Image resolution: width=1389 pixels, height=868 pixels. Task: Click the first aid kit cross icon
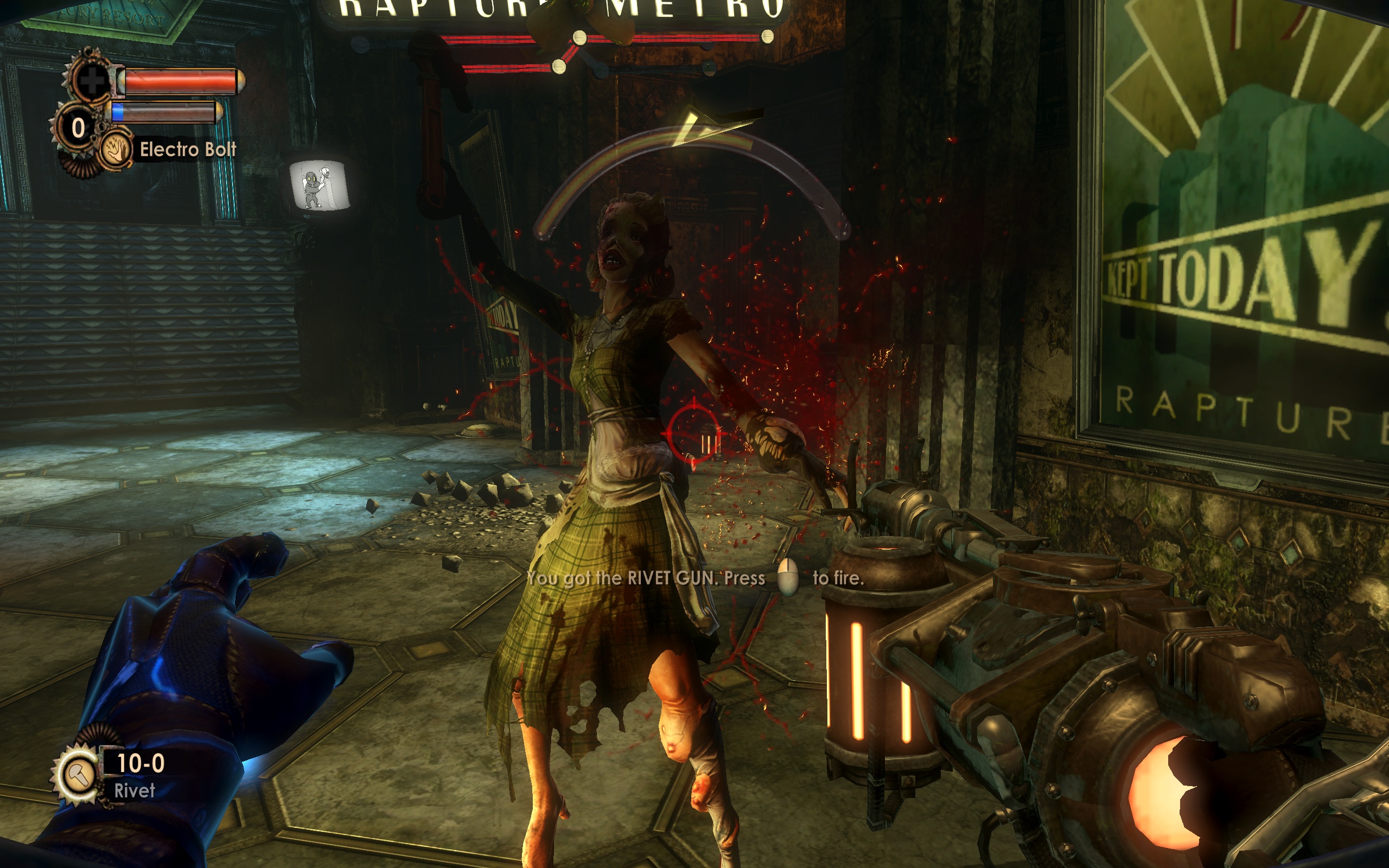click(91, 79)
